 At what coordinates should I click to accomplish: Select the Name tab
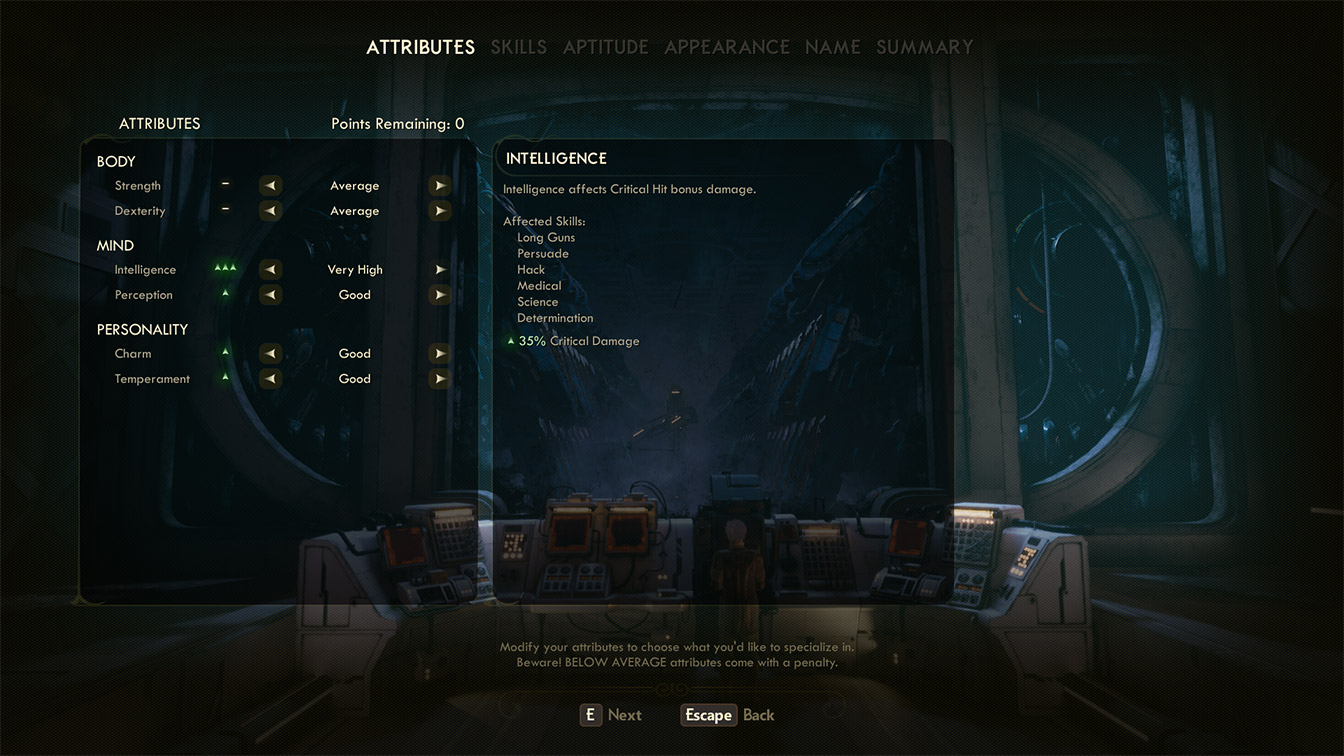(832, 47)
